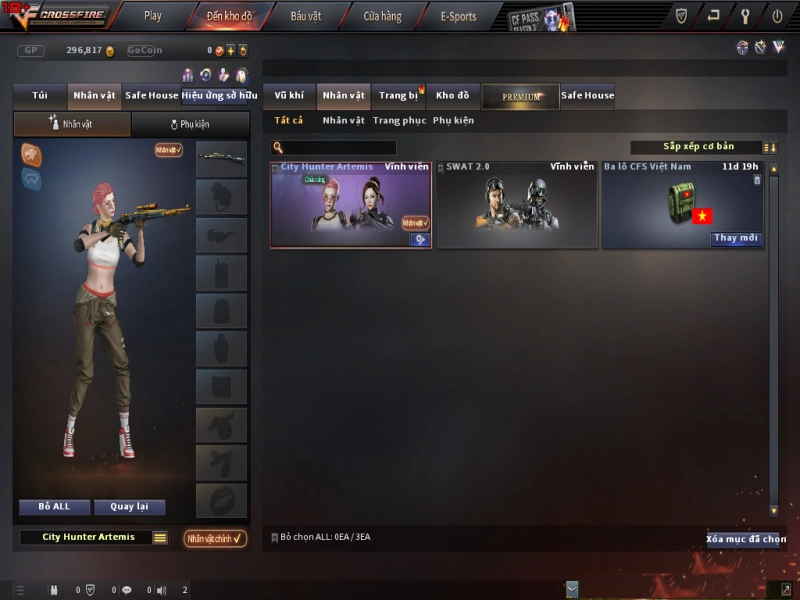This screenshot has height=600, width=800.
Task: Choose the City Hunter Artemis card
Action: 350,205
